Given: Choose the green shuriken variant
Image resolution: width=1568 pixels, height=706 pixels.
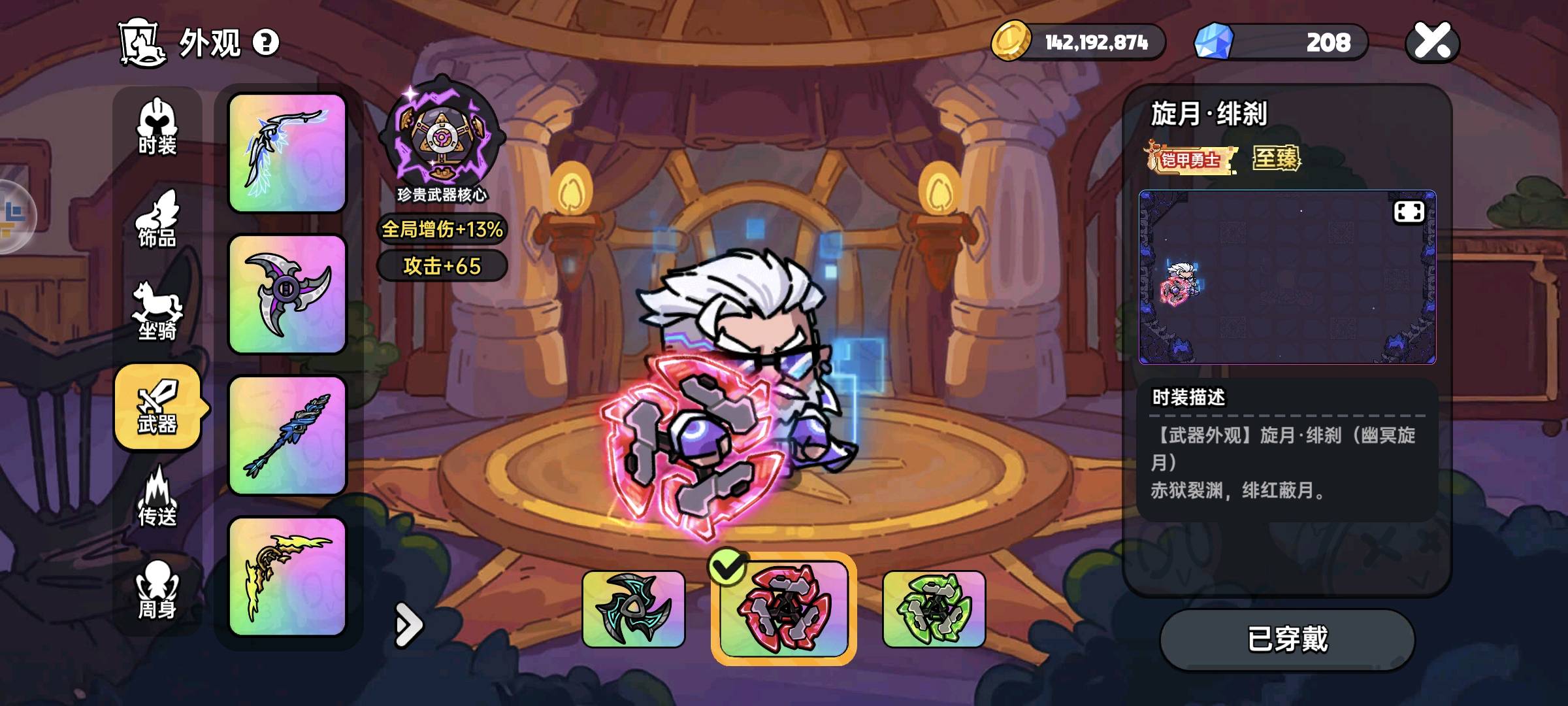Looking at the screenshot, I should pyautogui.click(x=934, y=609).
